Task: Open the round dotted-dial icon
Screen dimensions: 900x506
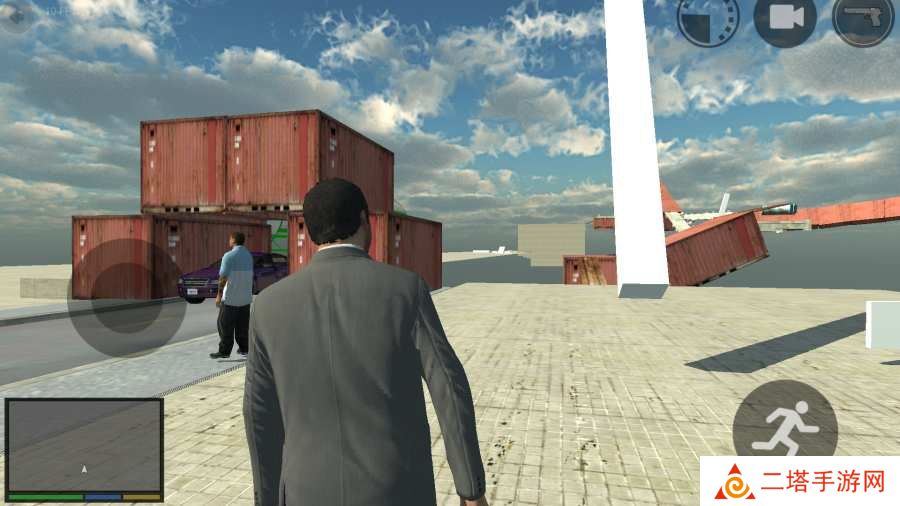Action: tap(708, 19)
